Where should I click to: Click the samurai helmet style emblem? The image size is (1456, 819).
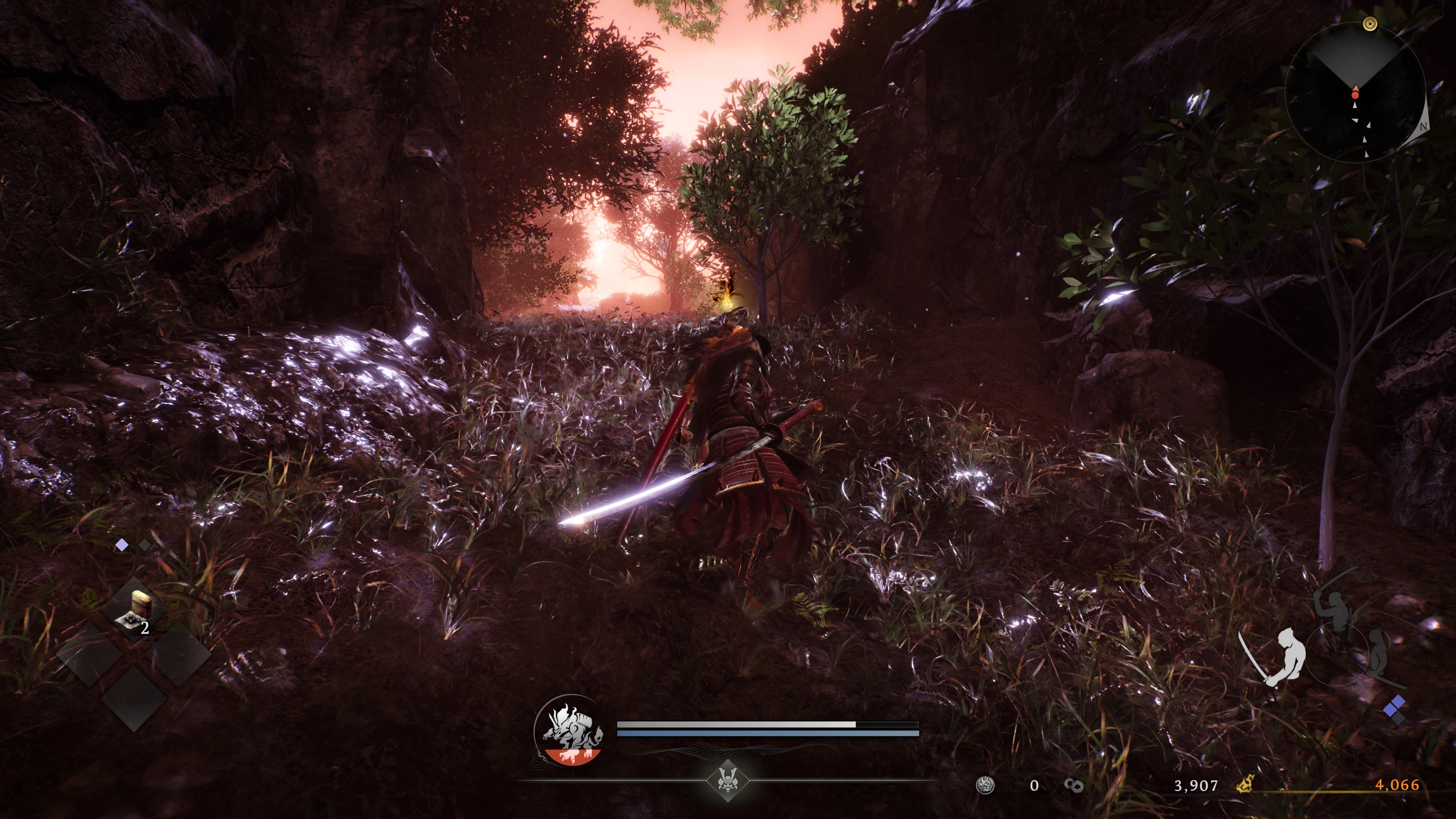[x=728, y=781]
